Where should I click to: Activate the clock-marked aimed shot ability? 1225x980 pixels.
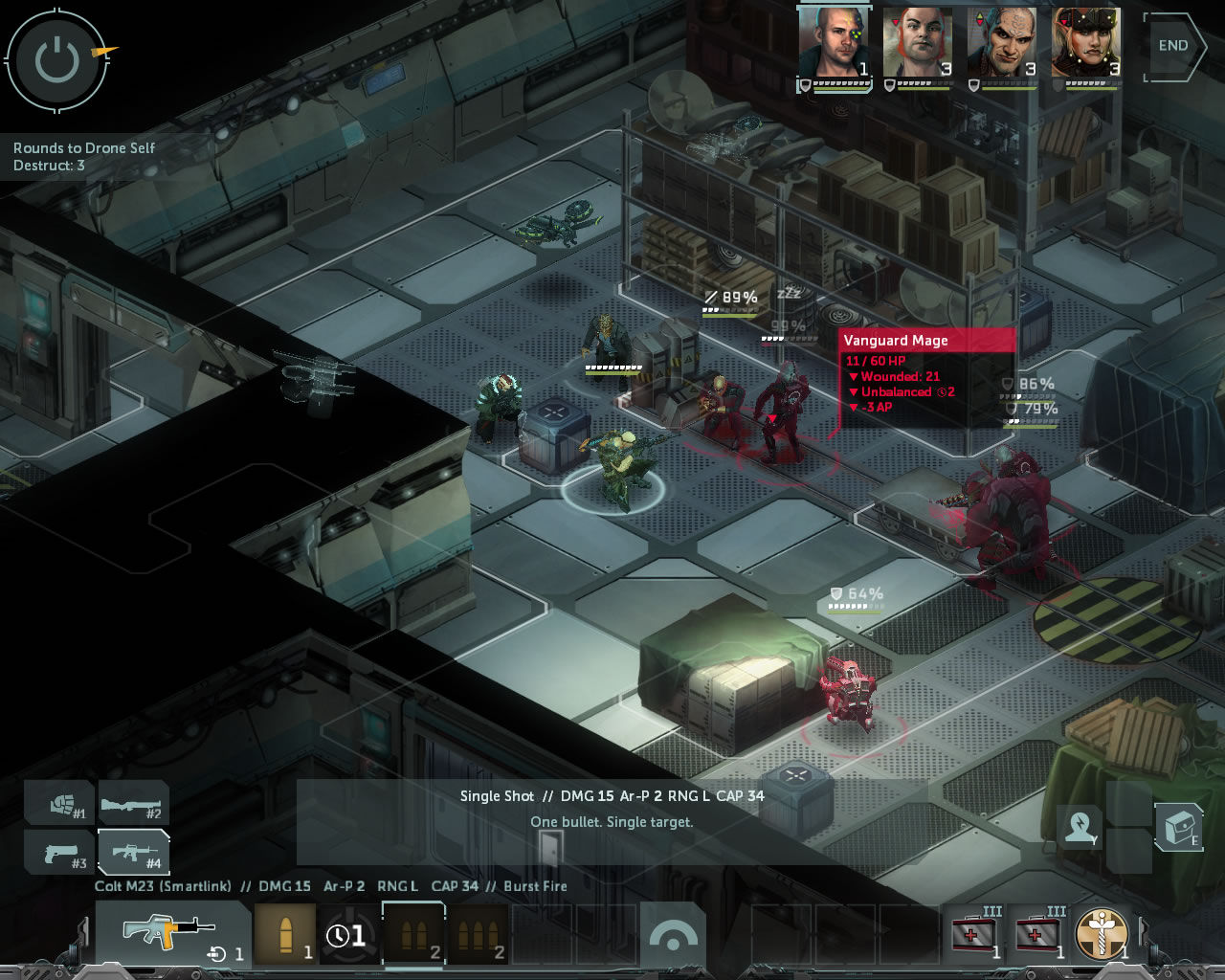pyautogui.click(x=348, y=933)
